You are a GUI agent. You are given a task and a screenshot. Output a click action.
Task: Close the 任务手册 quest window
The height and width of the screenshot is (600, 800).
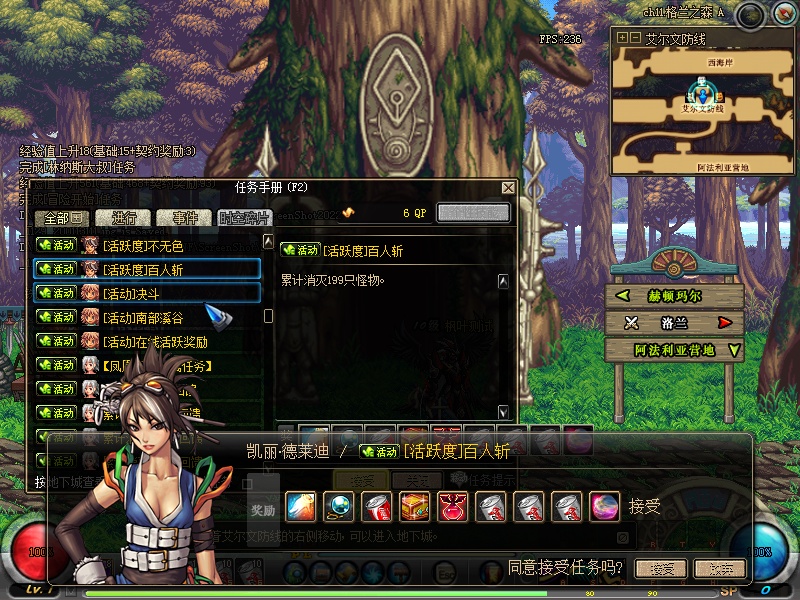coord(508,187)
